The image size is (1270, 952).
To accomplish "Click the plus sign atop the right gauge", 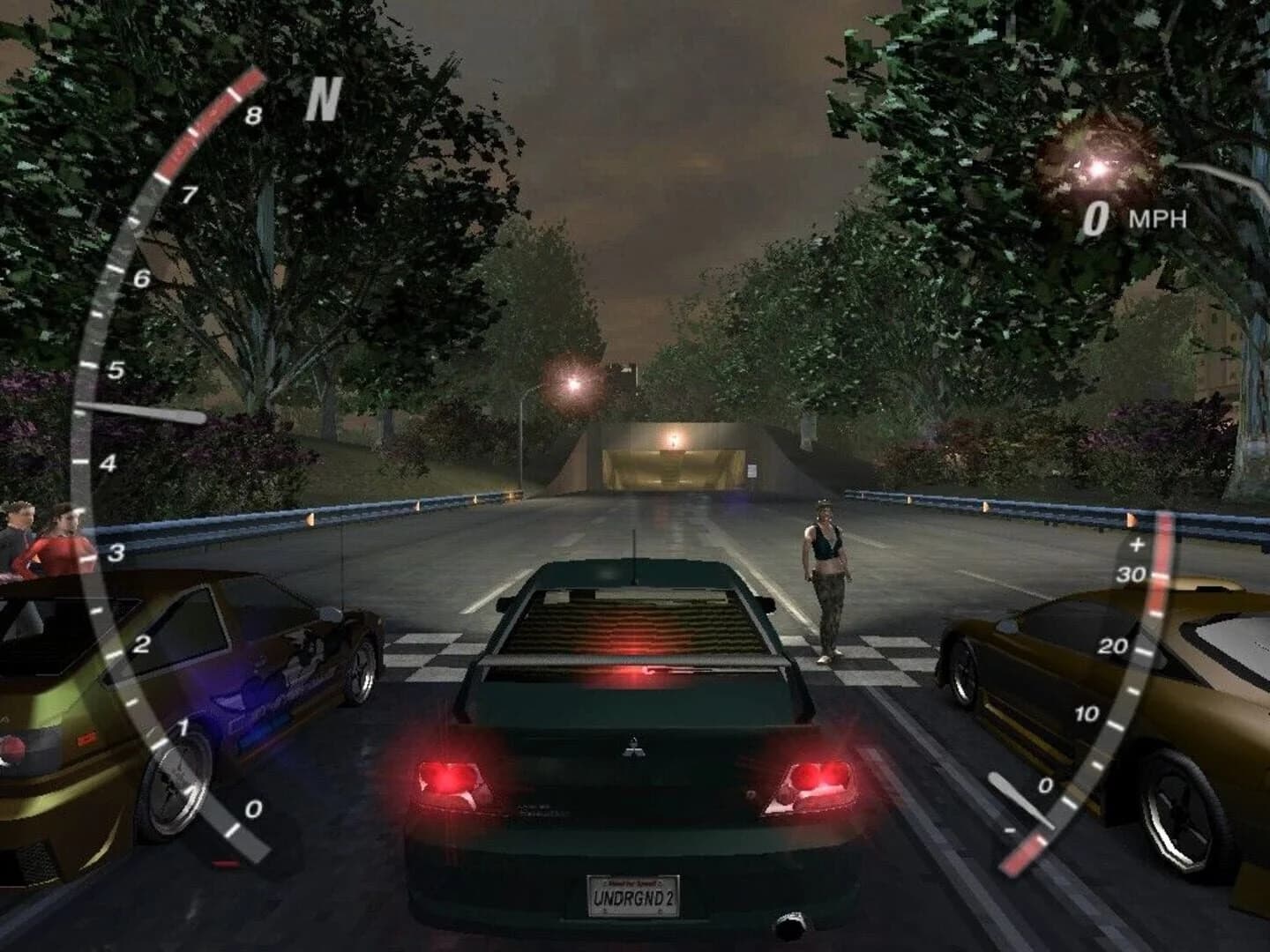I will point(1135,543).
